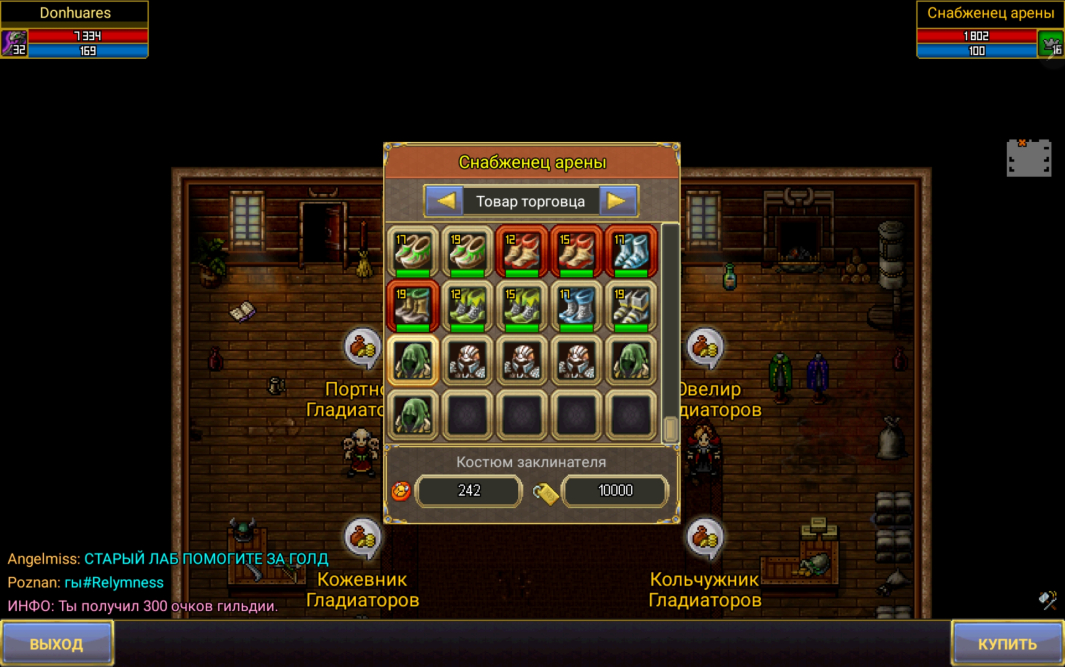Go to next merchant goods page
Screen dimensions: 1065x667
617,201
